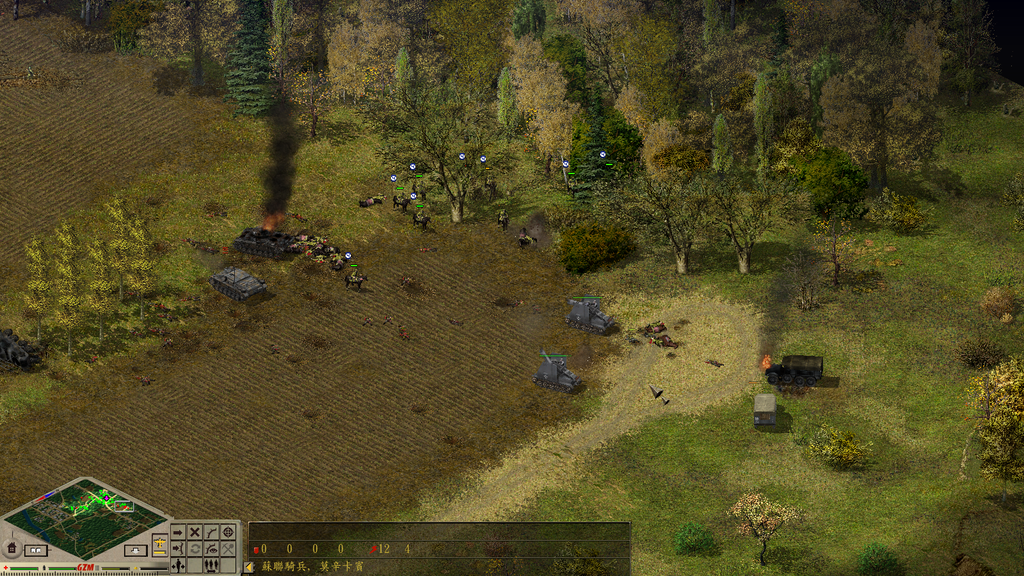Click the house icon button
This screenshot has height=576, width=1024.
[12, 548]
